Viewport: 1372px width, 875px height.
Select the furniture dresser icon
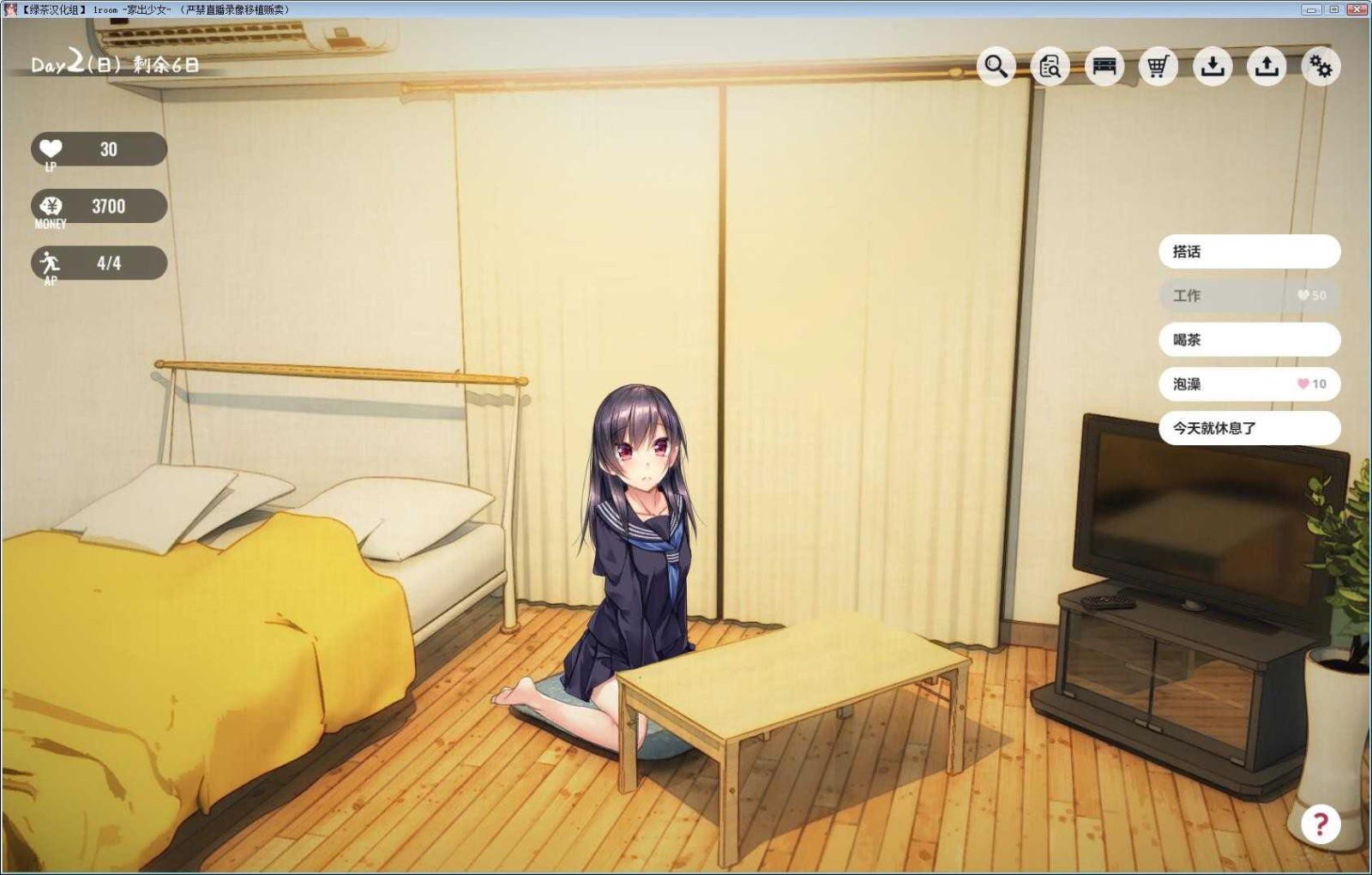point(1103,65)
